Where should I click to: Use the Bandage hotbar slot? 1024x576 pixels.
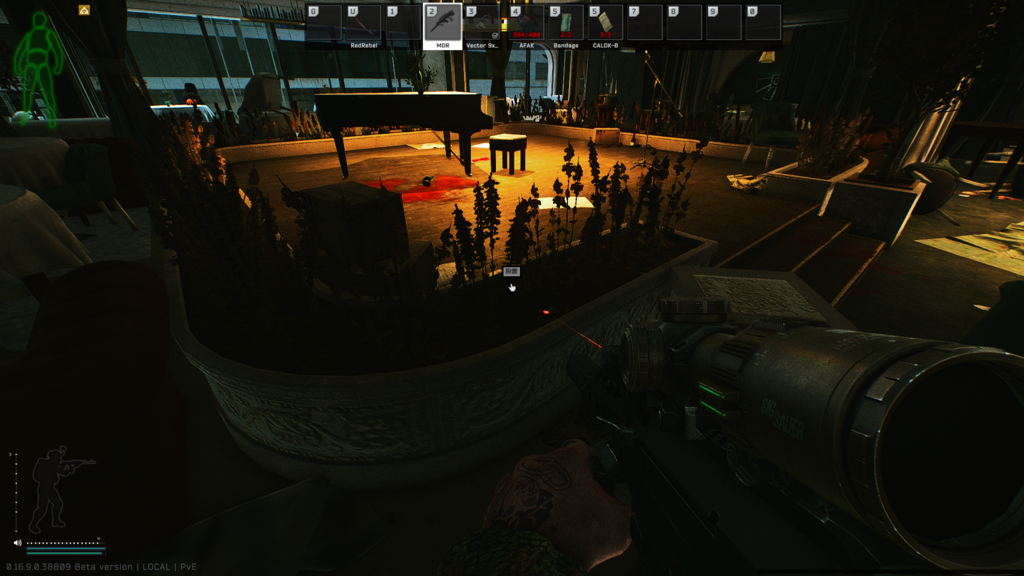point(566,23)
